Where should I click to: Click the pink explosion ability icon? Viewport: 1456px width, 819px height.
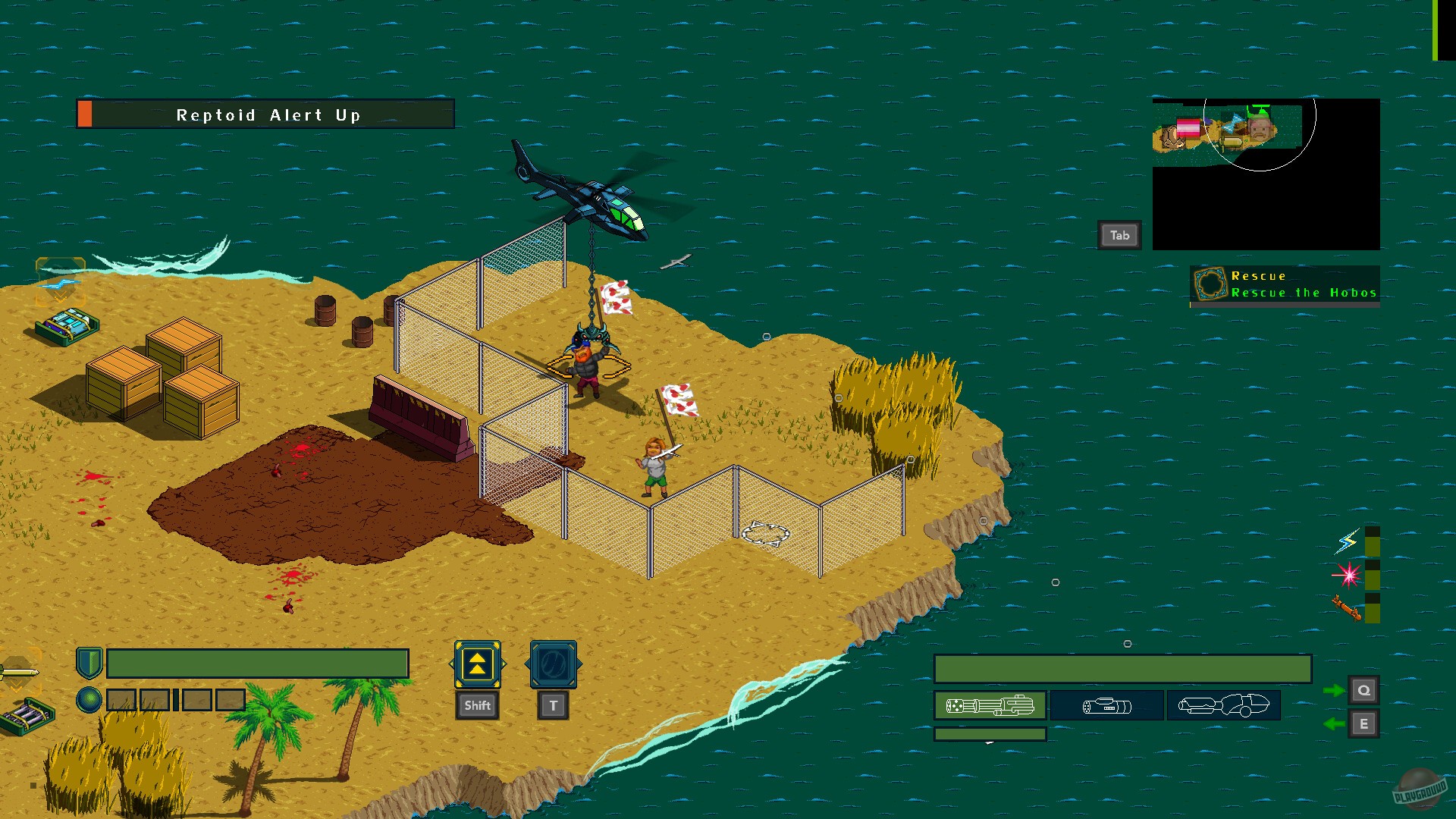pos(1349,576)
